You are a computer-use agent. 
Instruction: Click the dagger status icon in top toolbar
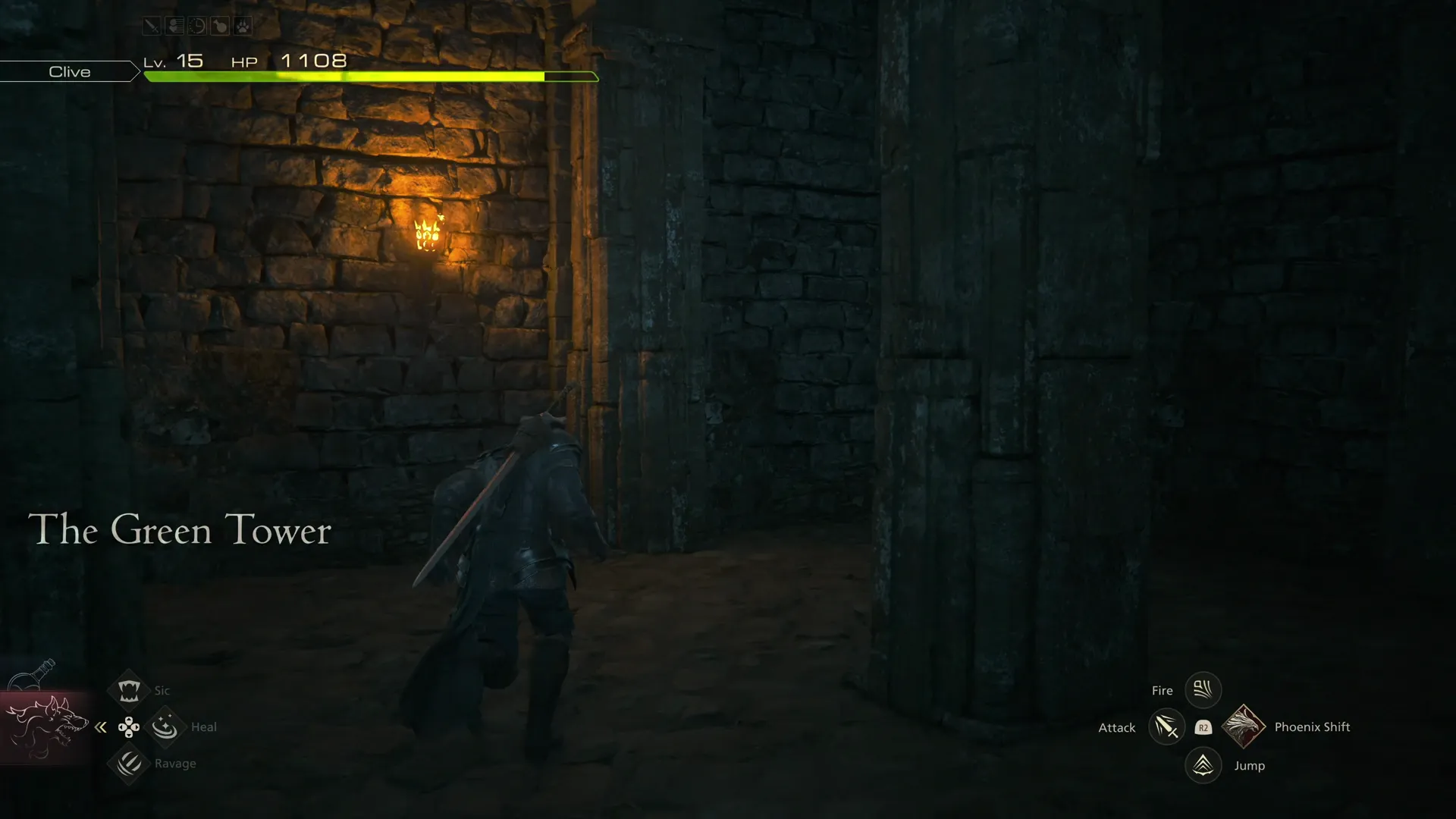[151, 26]
